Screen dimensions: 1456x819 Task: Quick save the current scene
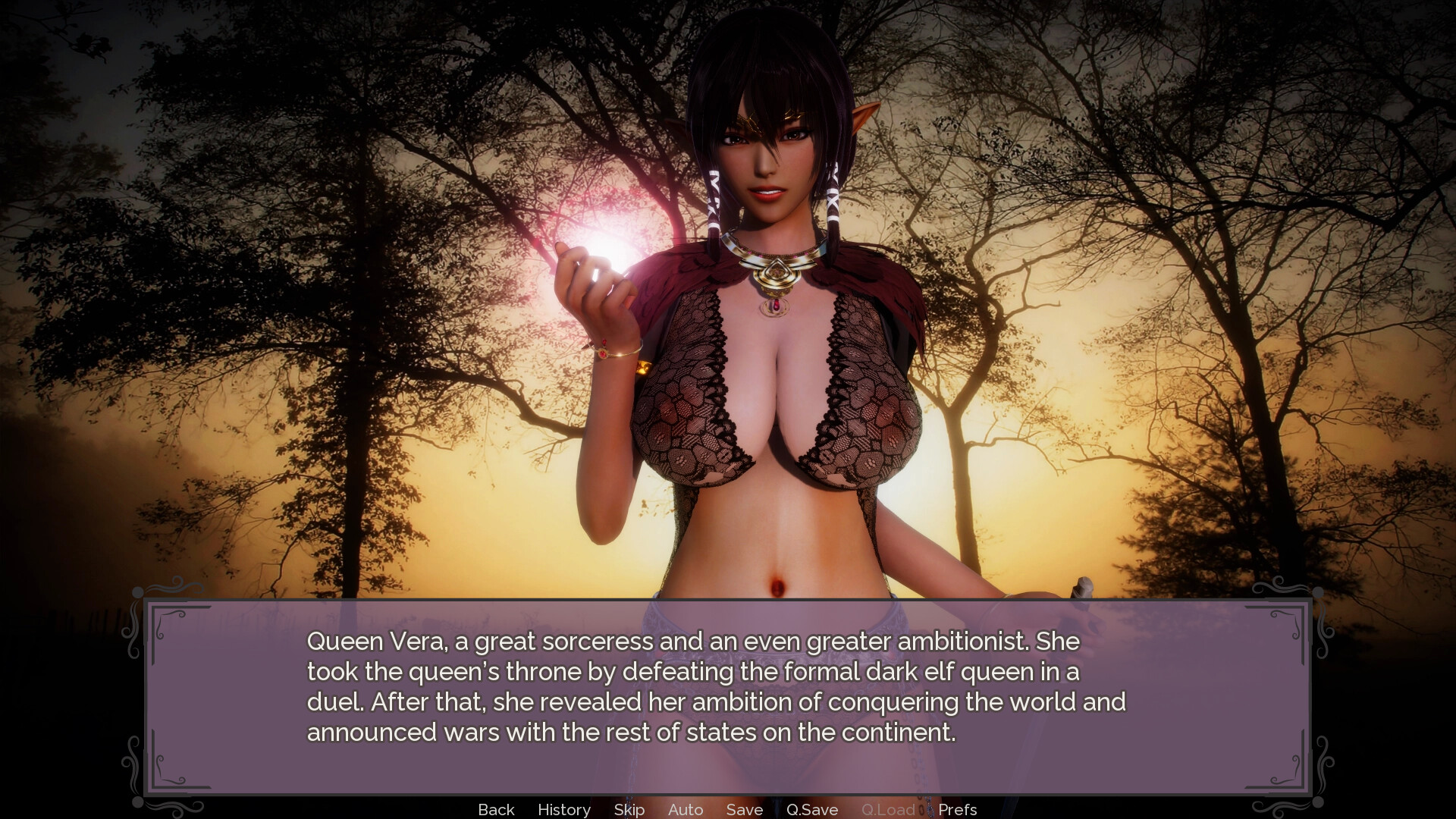812,809
